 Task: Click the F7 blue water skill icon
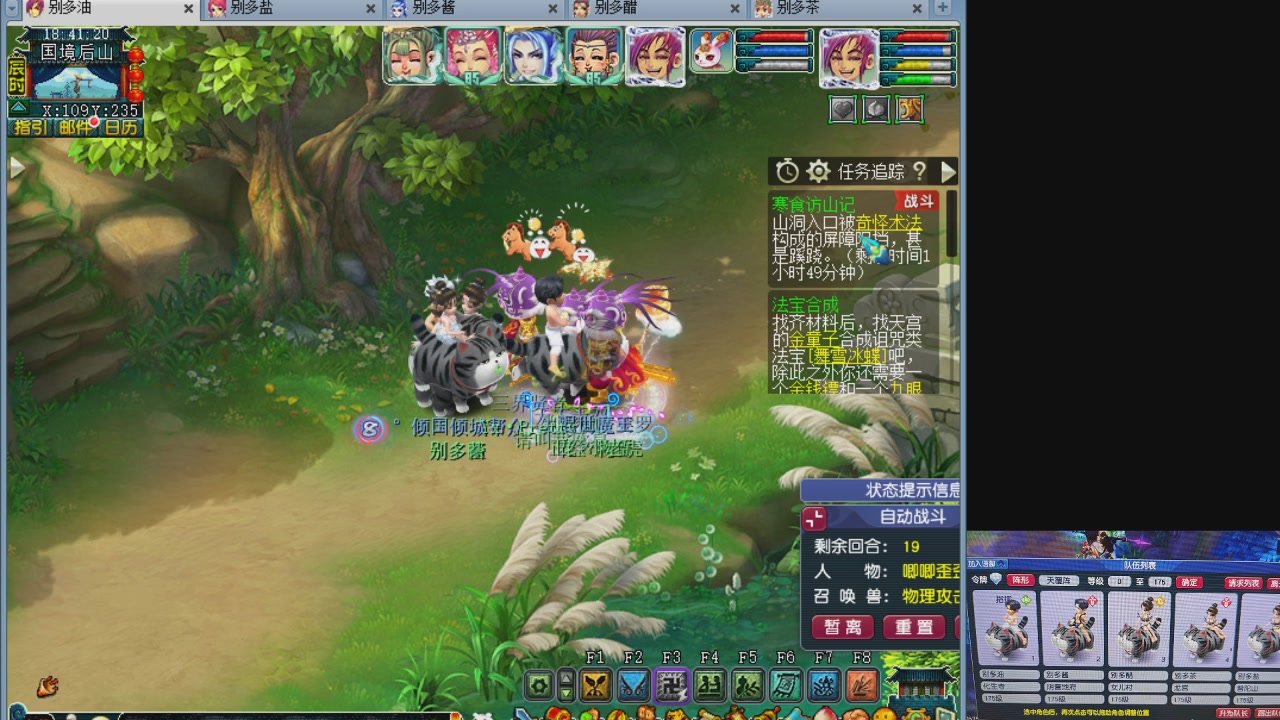pos(824,685)
